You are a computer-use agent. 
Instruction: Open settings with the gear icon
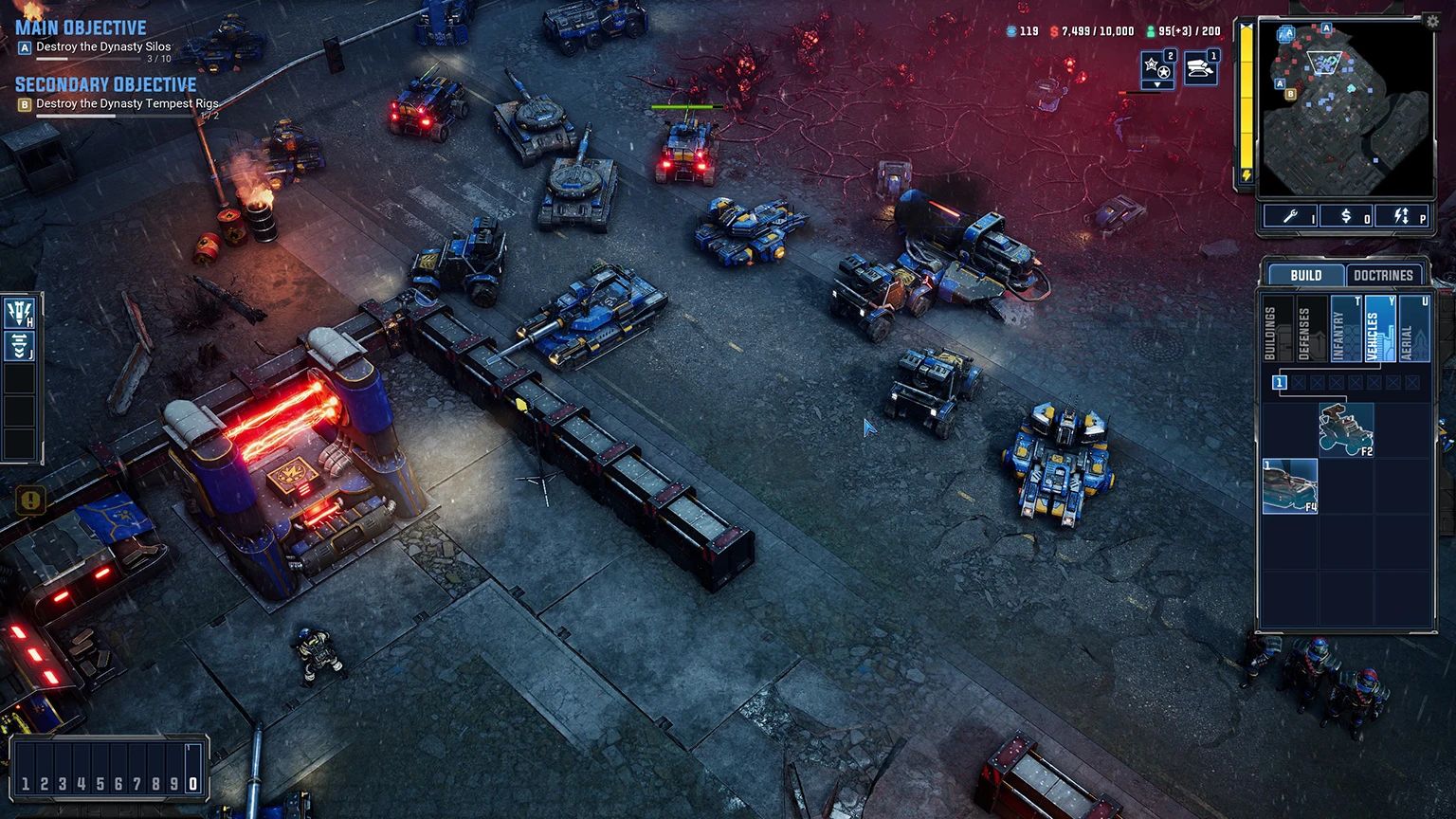pos(1431,23)
